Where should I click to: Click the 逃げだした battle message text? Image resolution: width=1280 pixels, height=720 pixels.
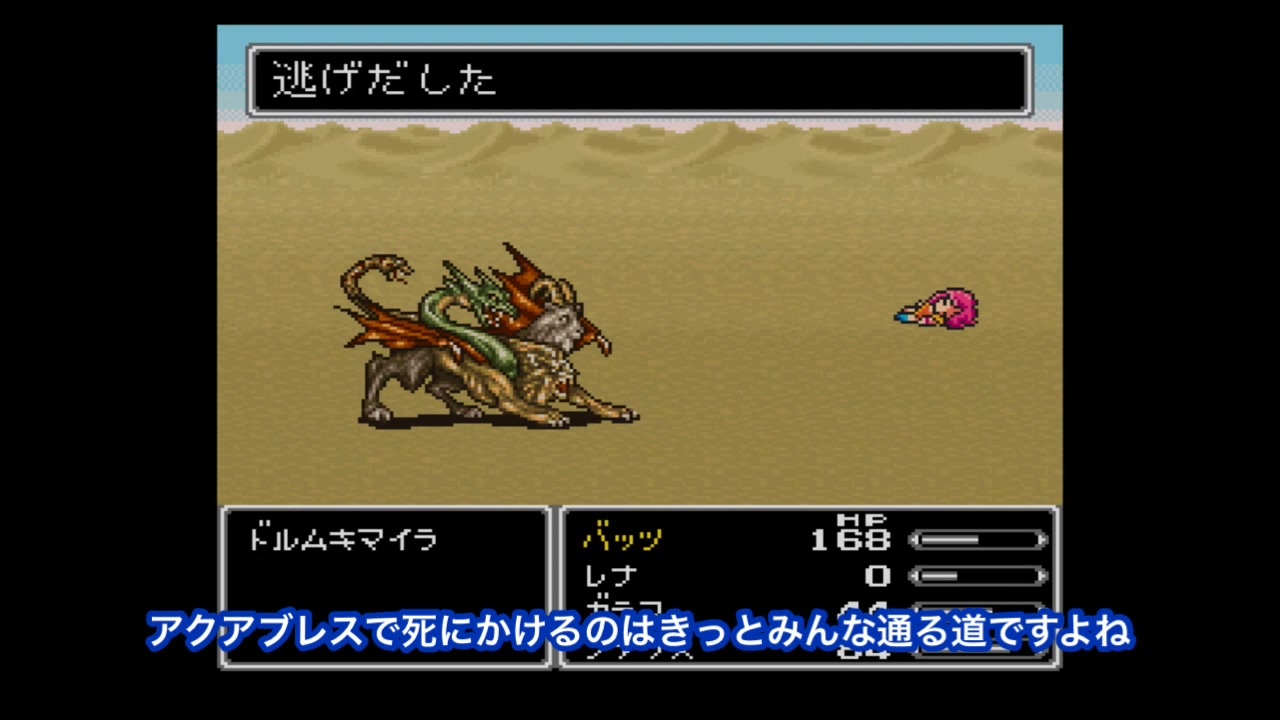tap(385, 80)
